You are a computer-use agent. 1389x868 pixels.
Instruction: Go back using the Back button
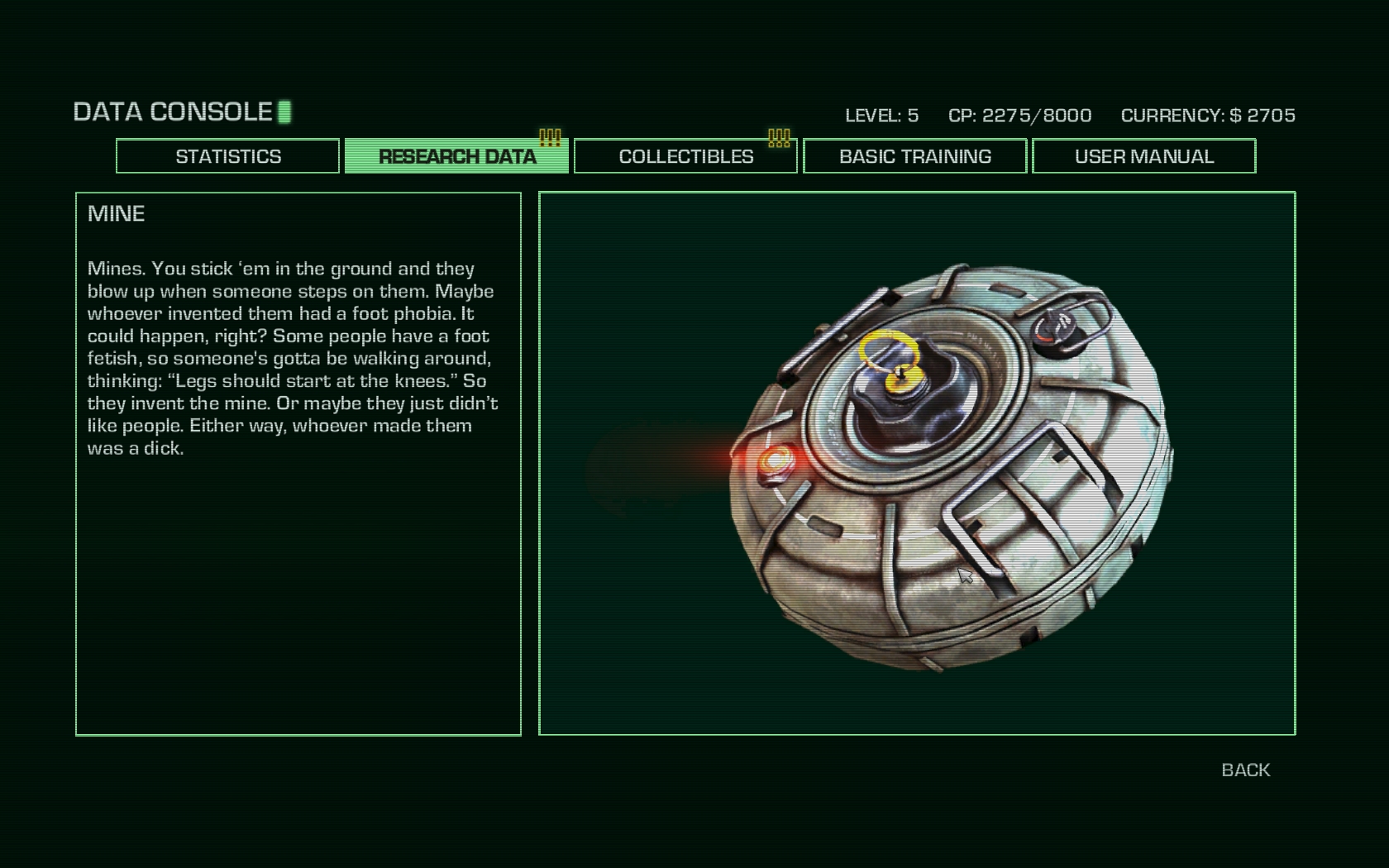point(1245,770)
